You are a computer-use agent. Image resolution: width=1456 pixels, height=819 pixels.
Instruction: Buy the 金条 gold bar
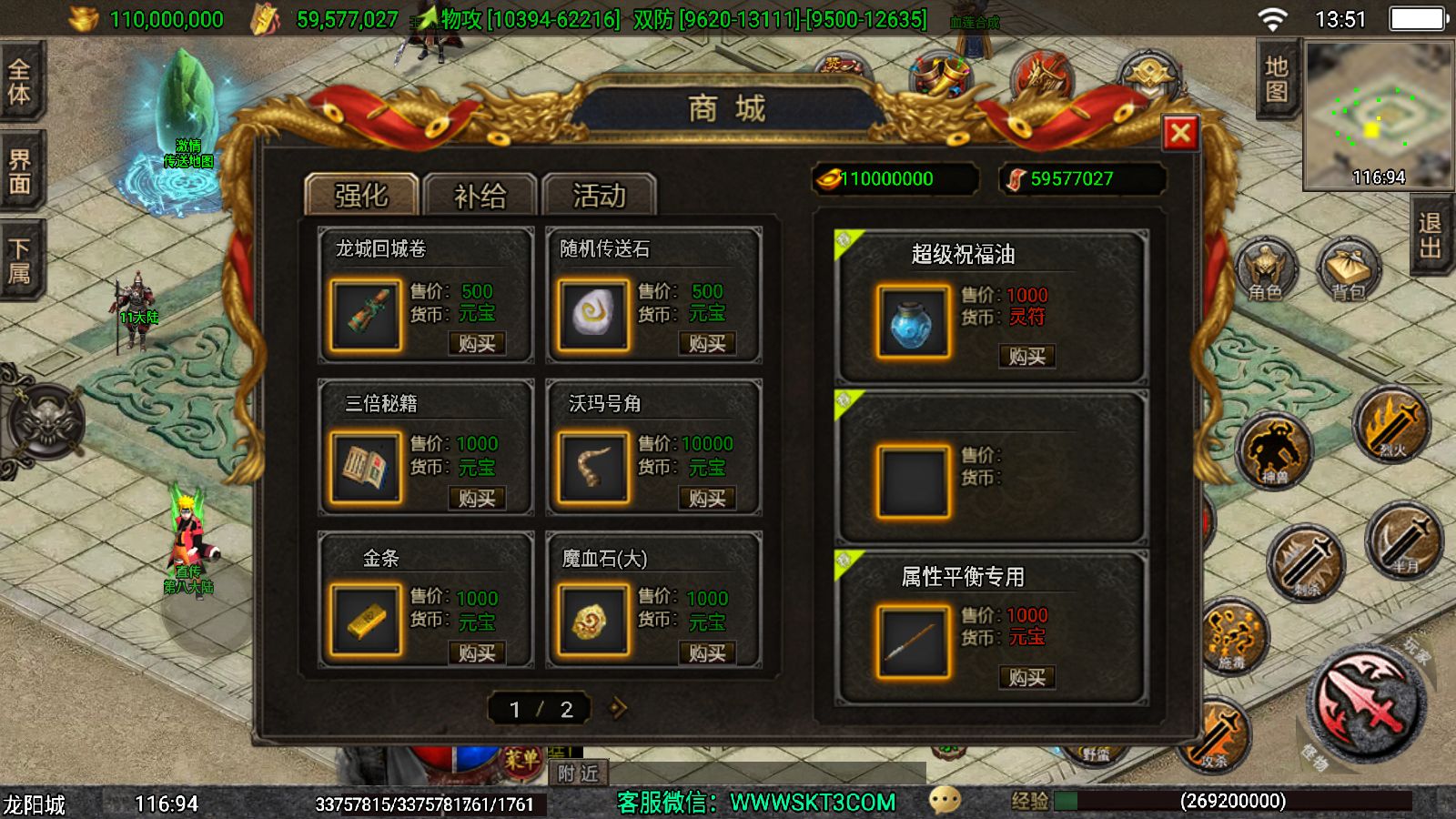pyautogui.click(x=477, y=653)
